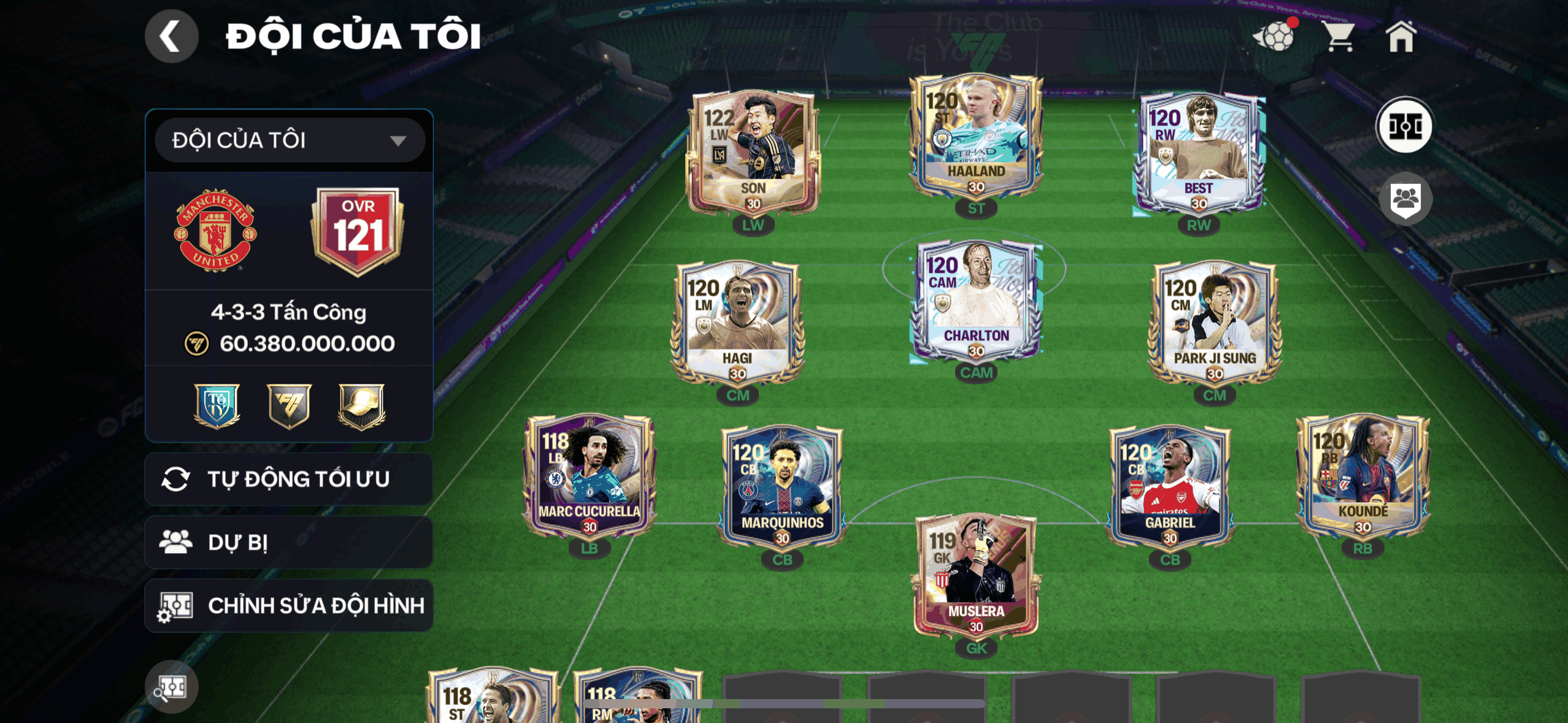Click the OVR 121 team rating badge

[358, 231]
